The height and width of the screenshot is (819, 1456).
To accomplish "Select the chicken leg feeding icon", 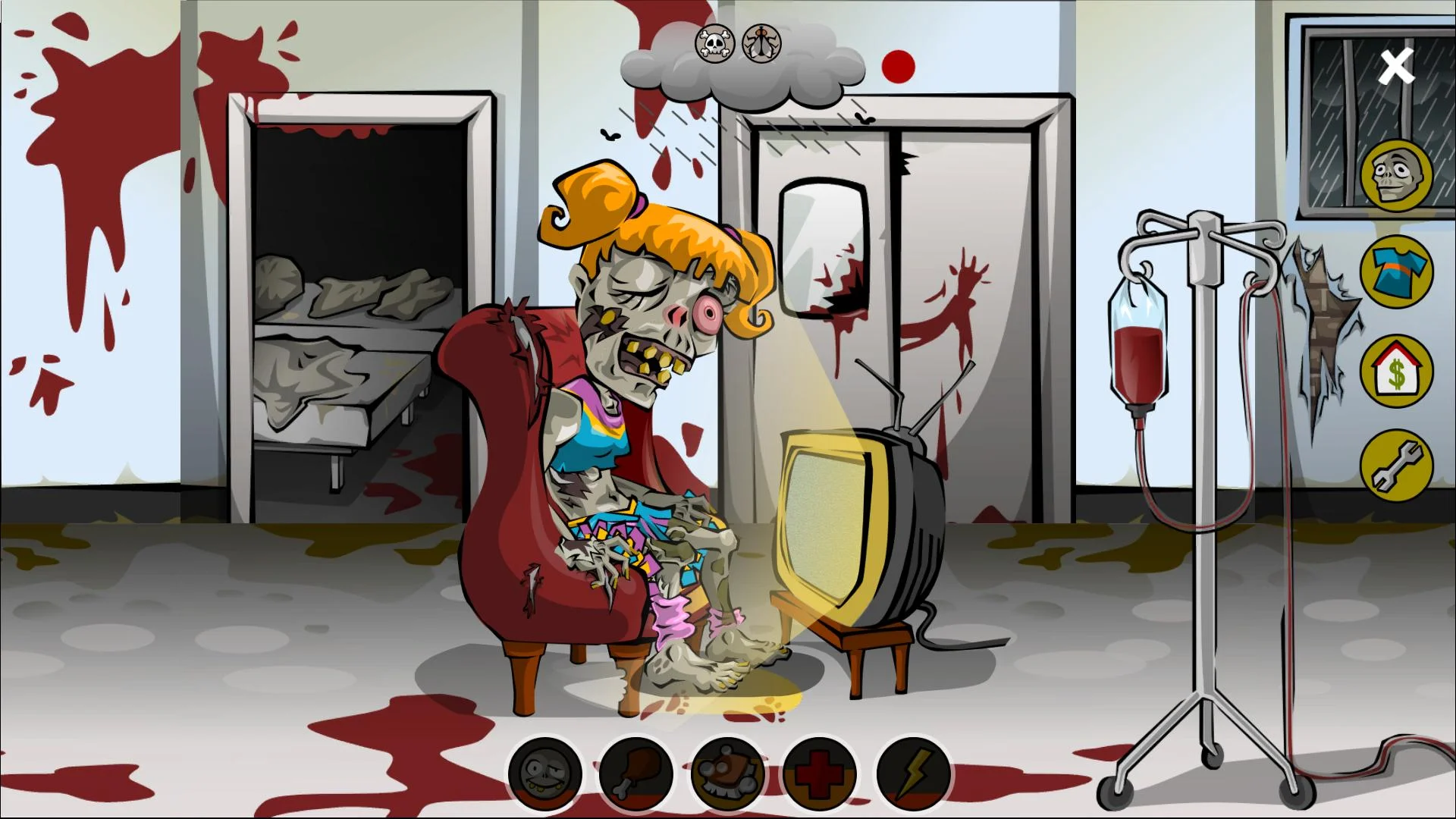I will click(x=635, y=776).
